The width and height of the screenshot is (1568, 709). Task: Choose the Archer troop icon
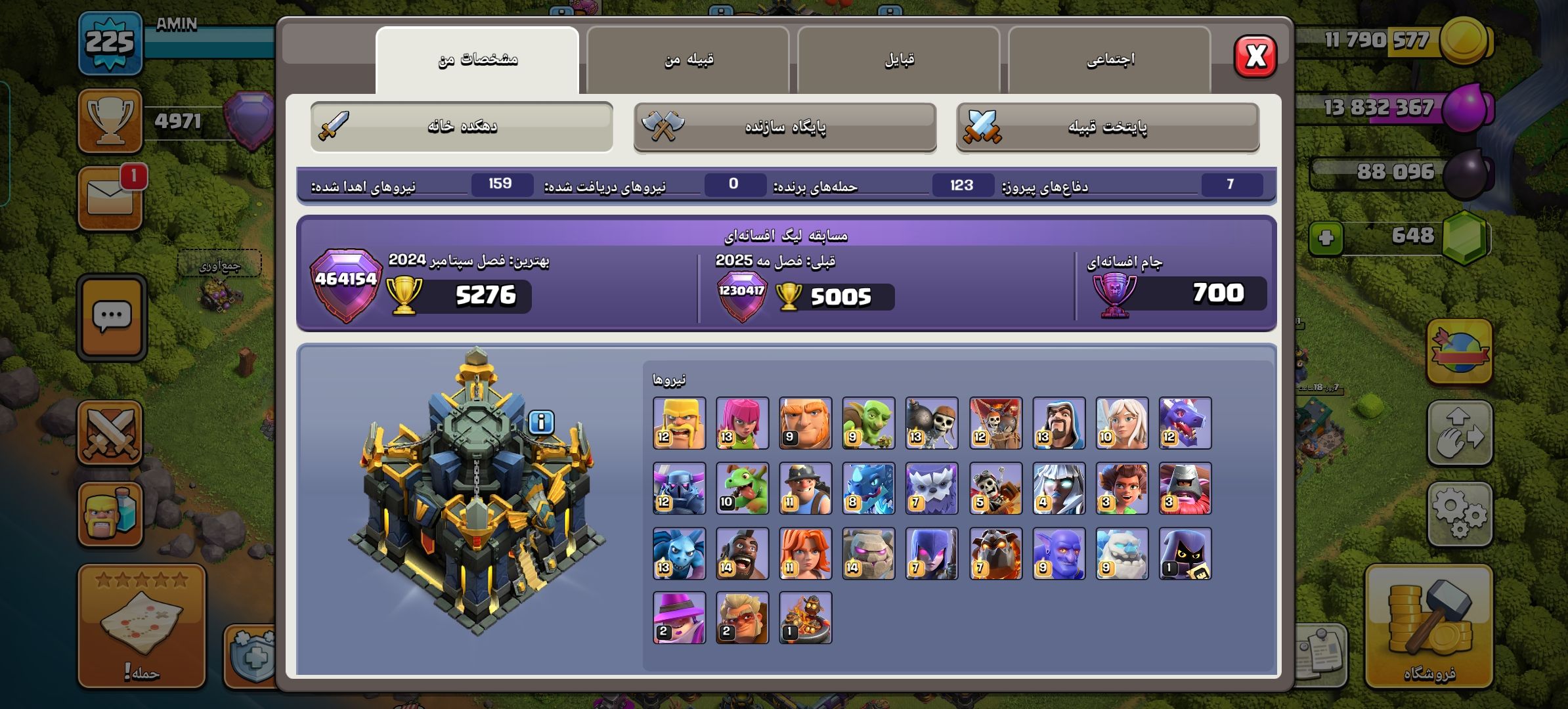742,423
